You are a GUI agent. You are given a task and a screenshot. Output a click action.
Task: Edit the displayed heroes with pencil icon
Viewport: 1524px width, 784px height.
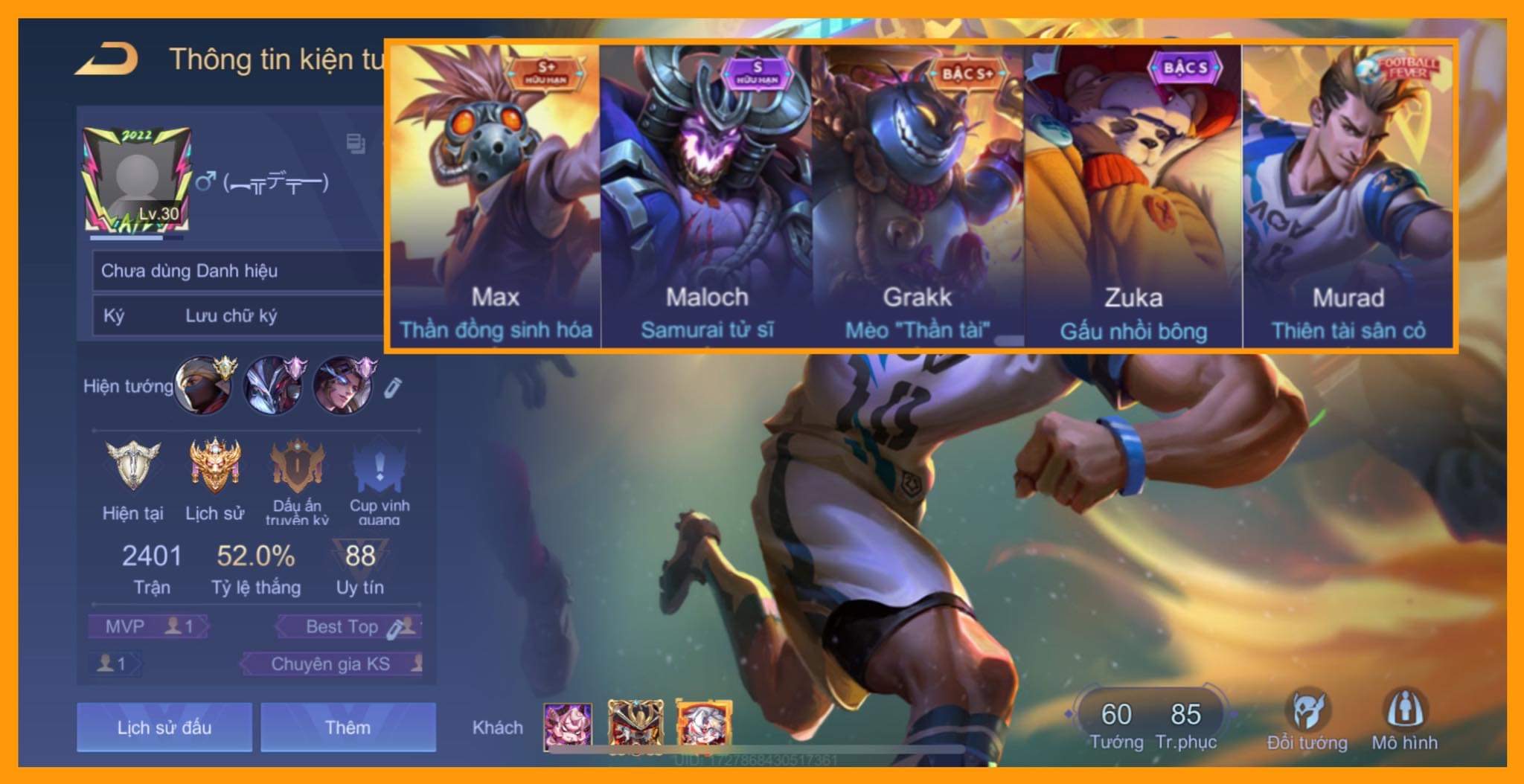(394, 387)
